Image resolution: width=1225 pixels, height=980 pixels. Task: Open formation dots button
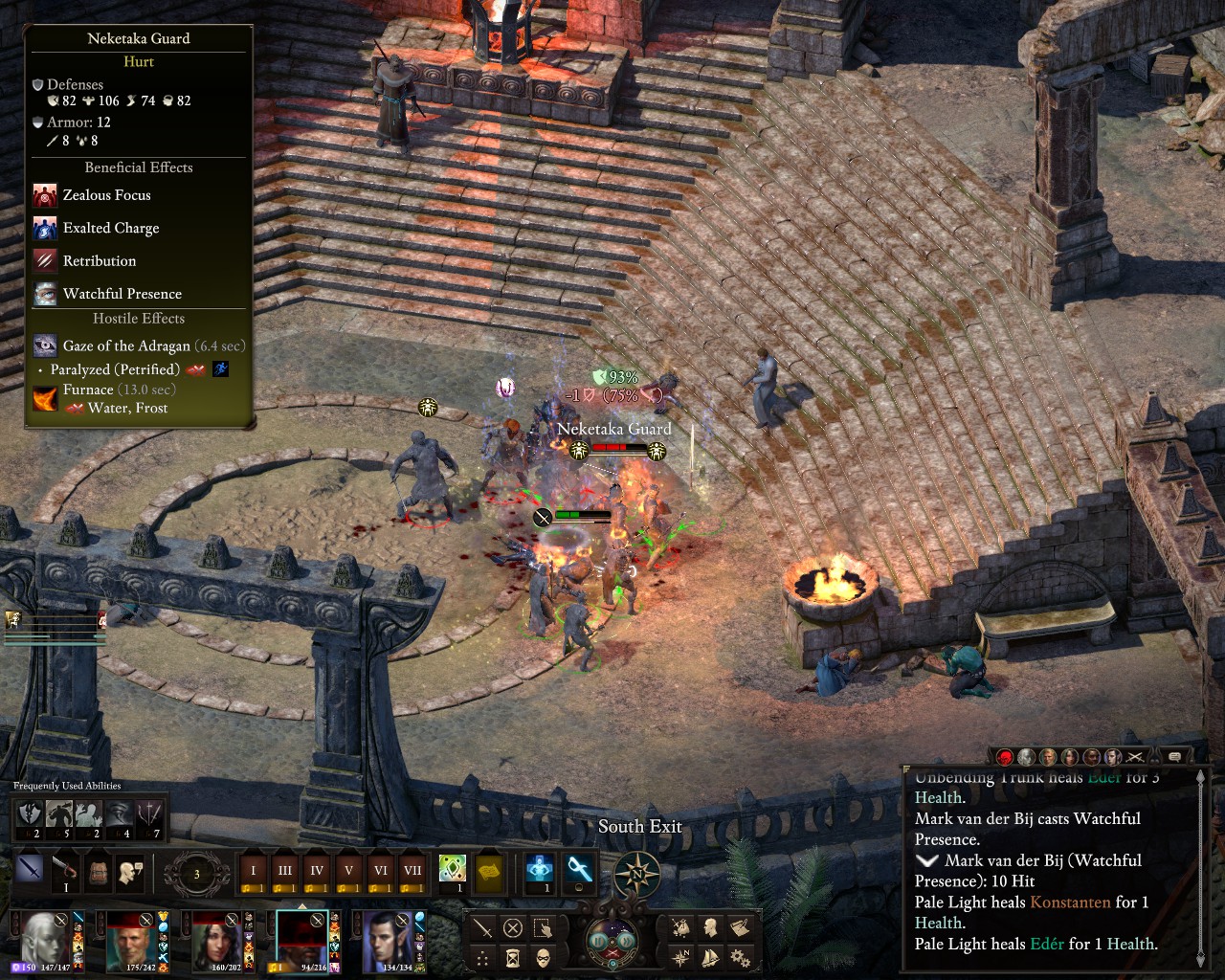[483, 957]
